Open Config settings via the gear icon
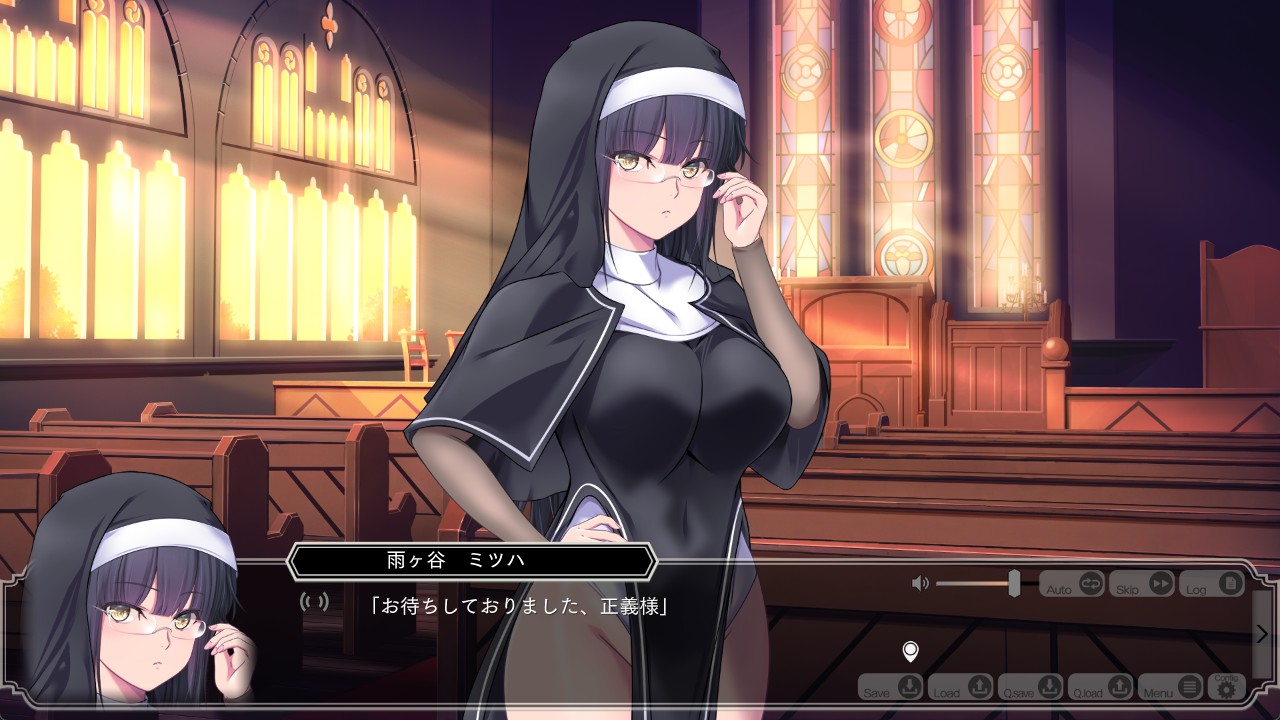This screenshot has width=1280, height=720. click(x=1226, y=686)
